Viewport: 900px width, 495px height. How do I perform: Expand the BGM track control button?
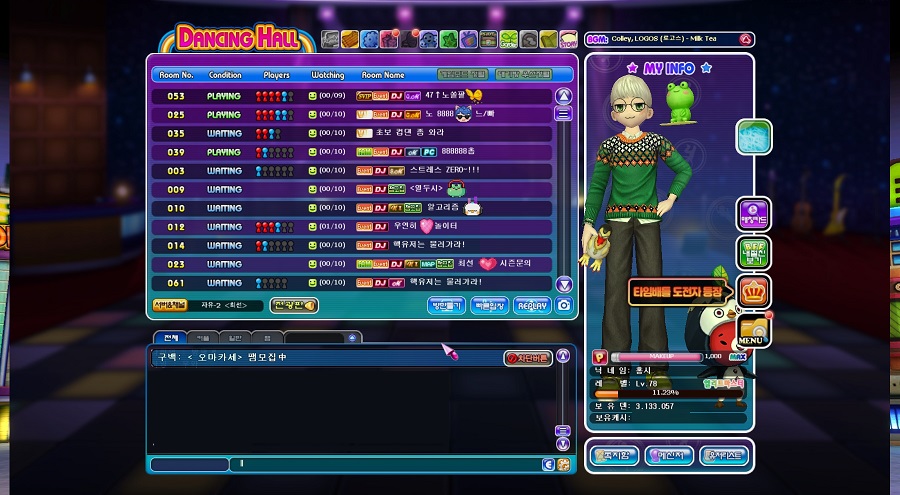click(745, 40)
